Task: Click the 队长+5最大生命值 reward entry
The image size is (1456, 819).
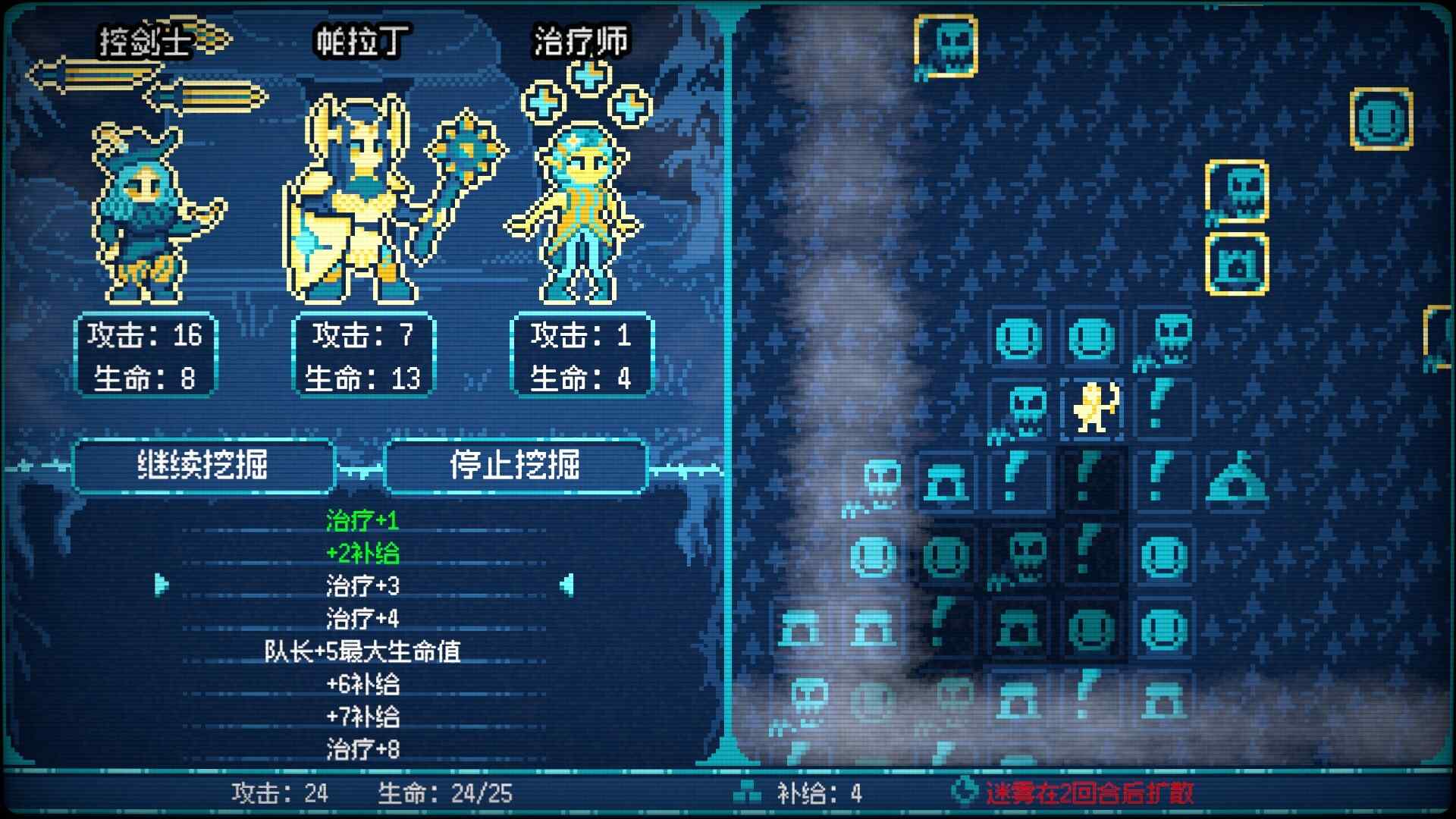Action: point(364,650)
